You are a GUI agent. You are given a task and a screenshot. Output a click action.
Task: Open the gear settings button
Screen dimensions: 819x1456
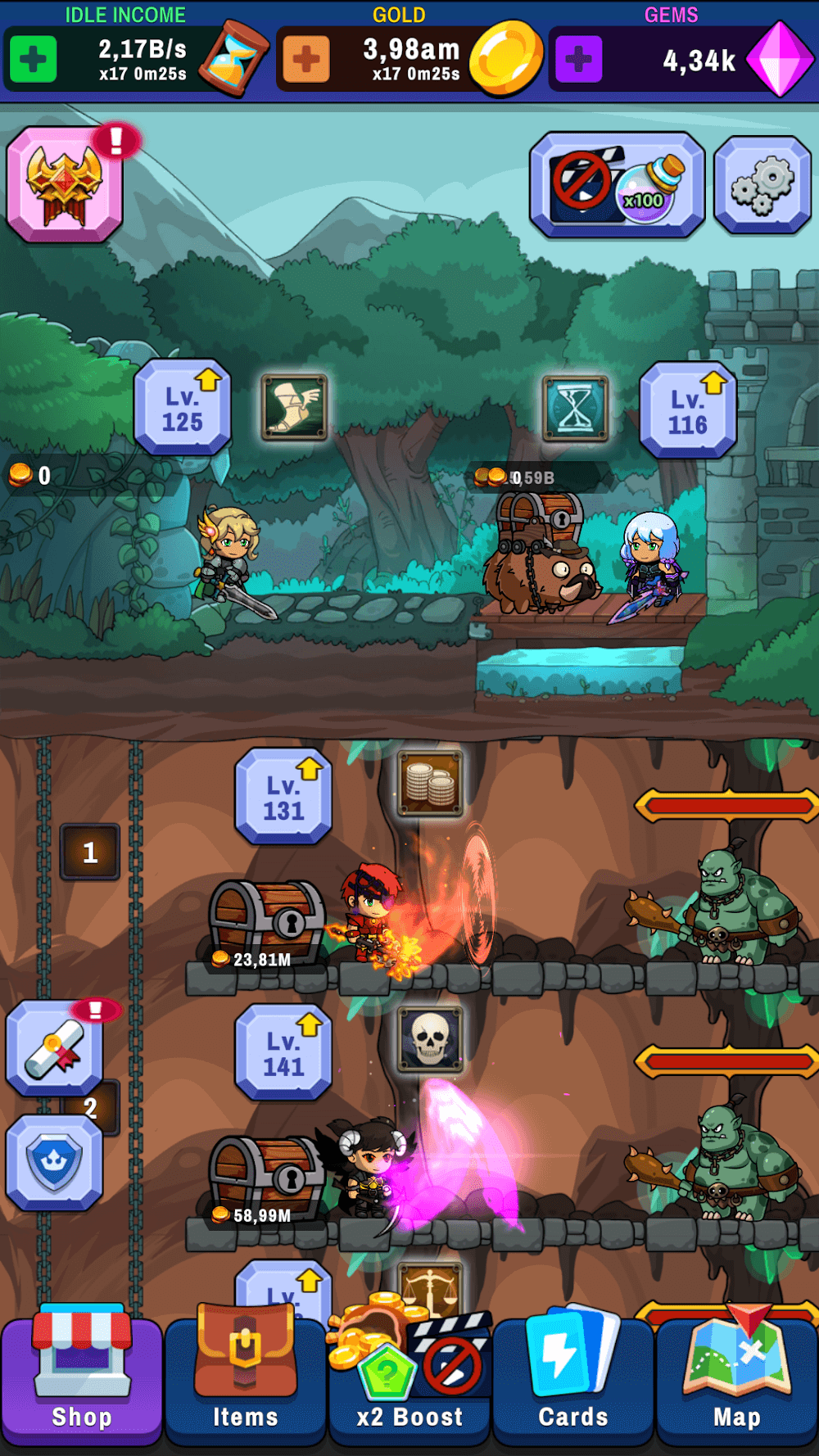pos(762,185)
